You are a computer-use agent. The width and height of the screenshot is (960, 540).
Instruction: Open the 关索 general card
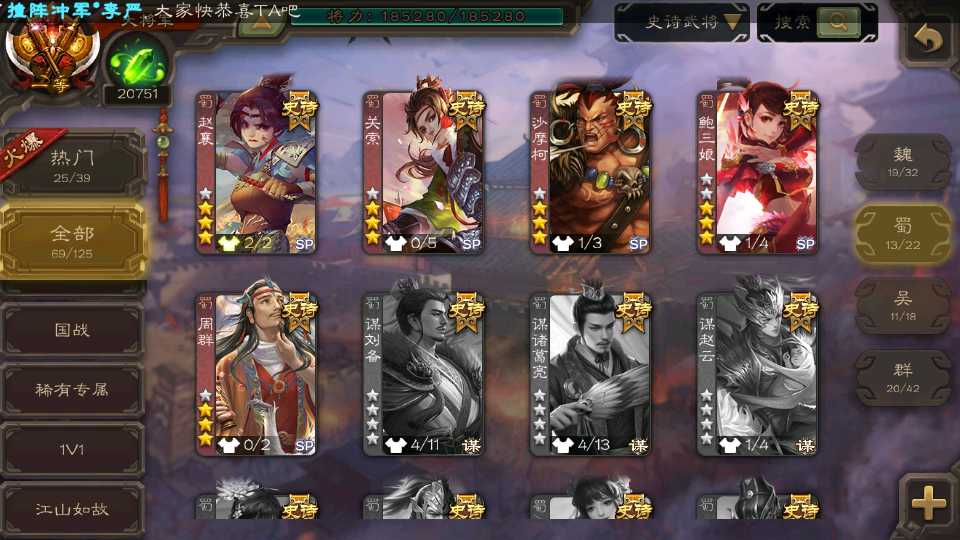424,172
